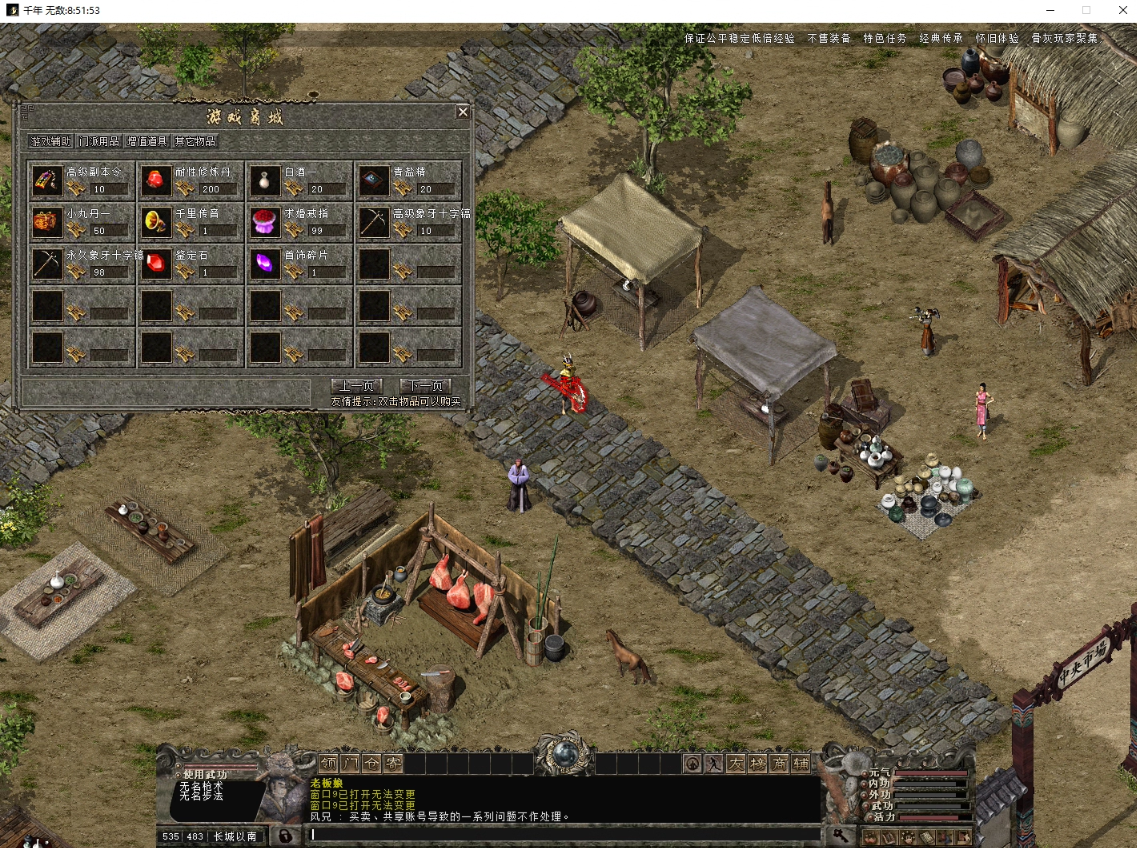Pick the 白酒 bottle item
The height and width of the screenshot is (848, 1137).
265,180
